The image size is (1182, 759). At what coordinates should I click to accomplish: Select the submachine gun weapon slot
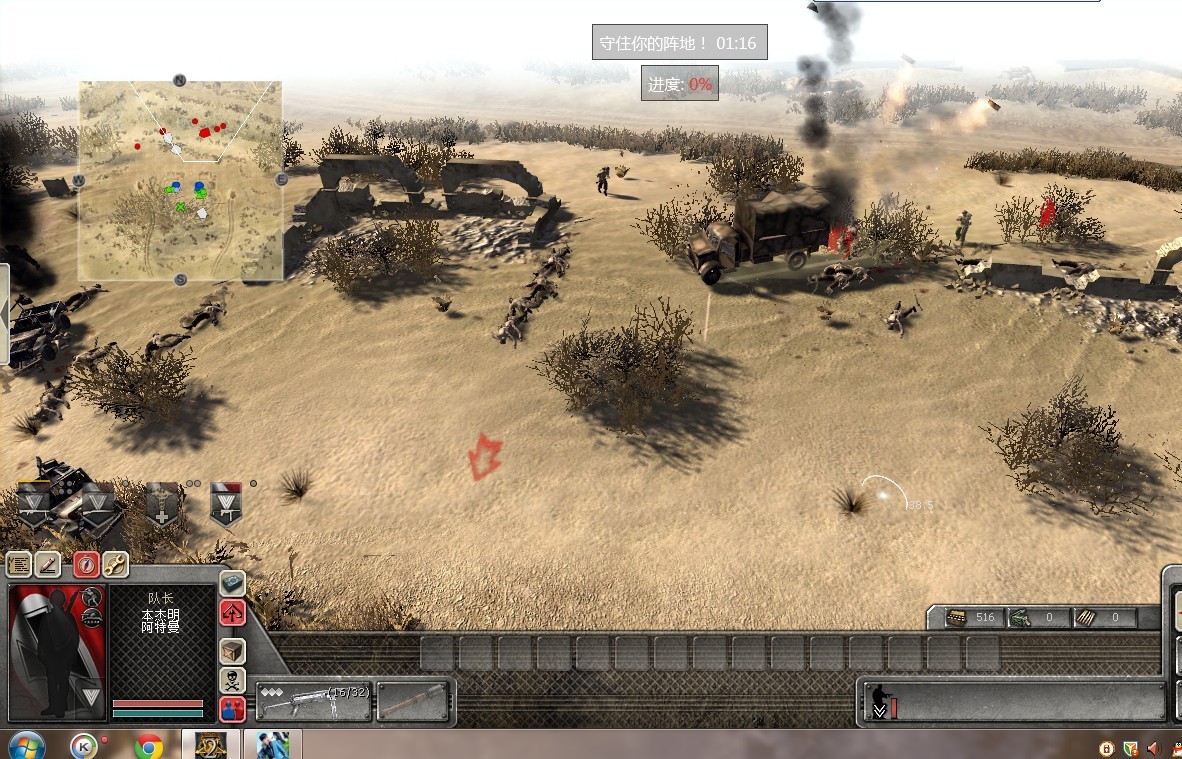pos(313,700)
